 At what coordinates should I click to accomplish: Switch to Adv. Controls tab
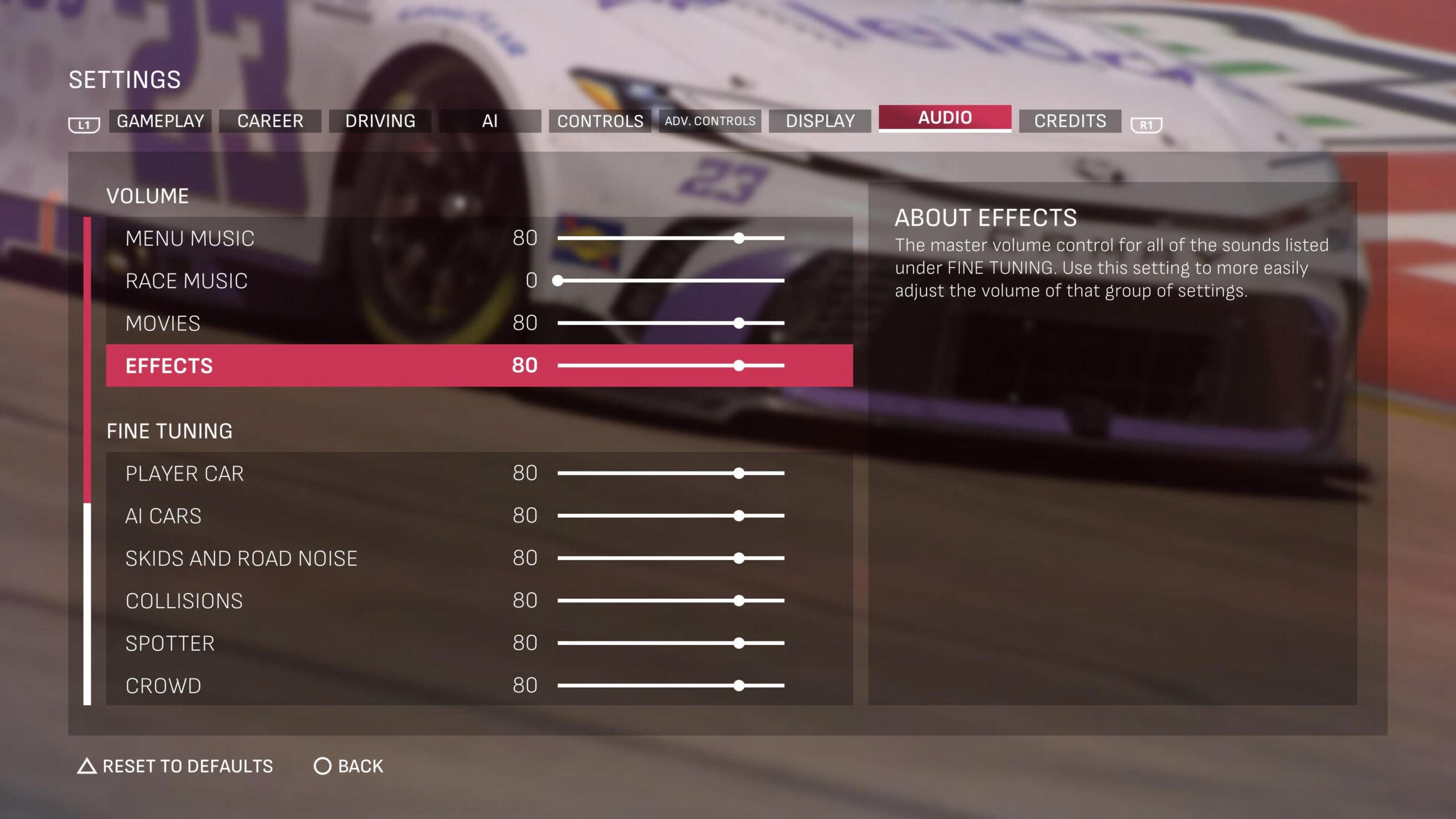click(710, 121)
